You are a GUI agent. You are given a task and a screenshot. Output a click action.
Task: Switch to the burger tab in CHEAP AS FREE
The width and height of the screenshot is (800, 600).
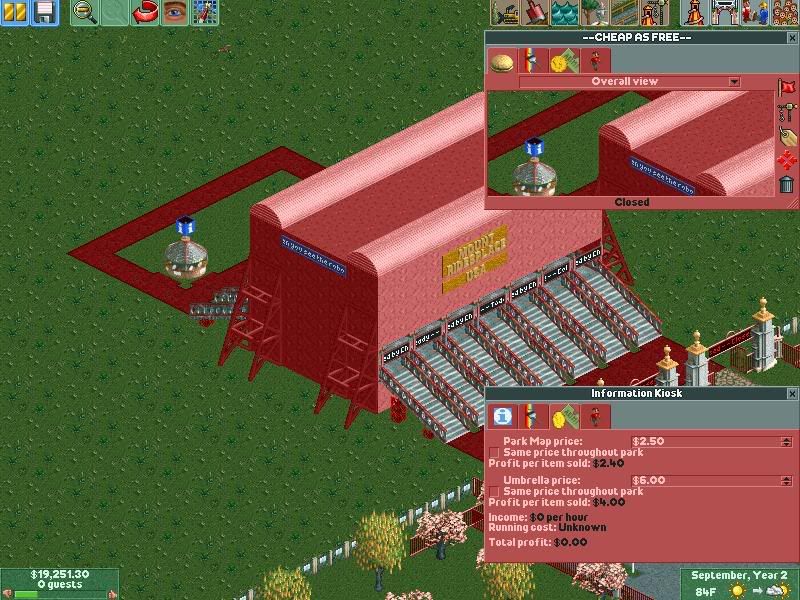pos(502,61)
